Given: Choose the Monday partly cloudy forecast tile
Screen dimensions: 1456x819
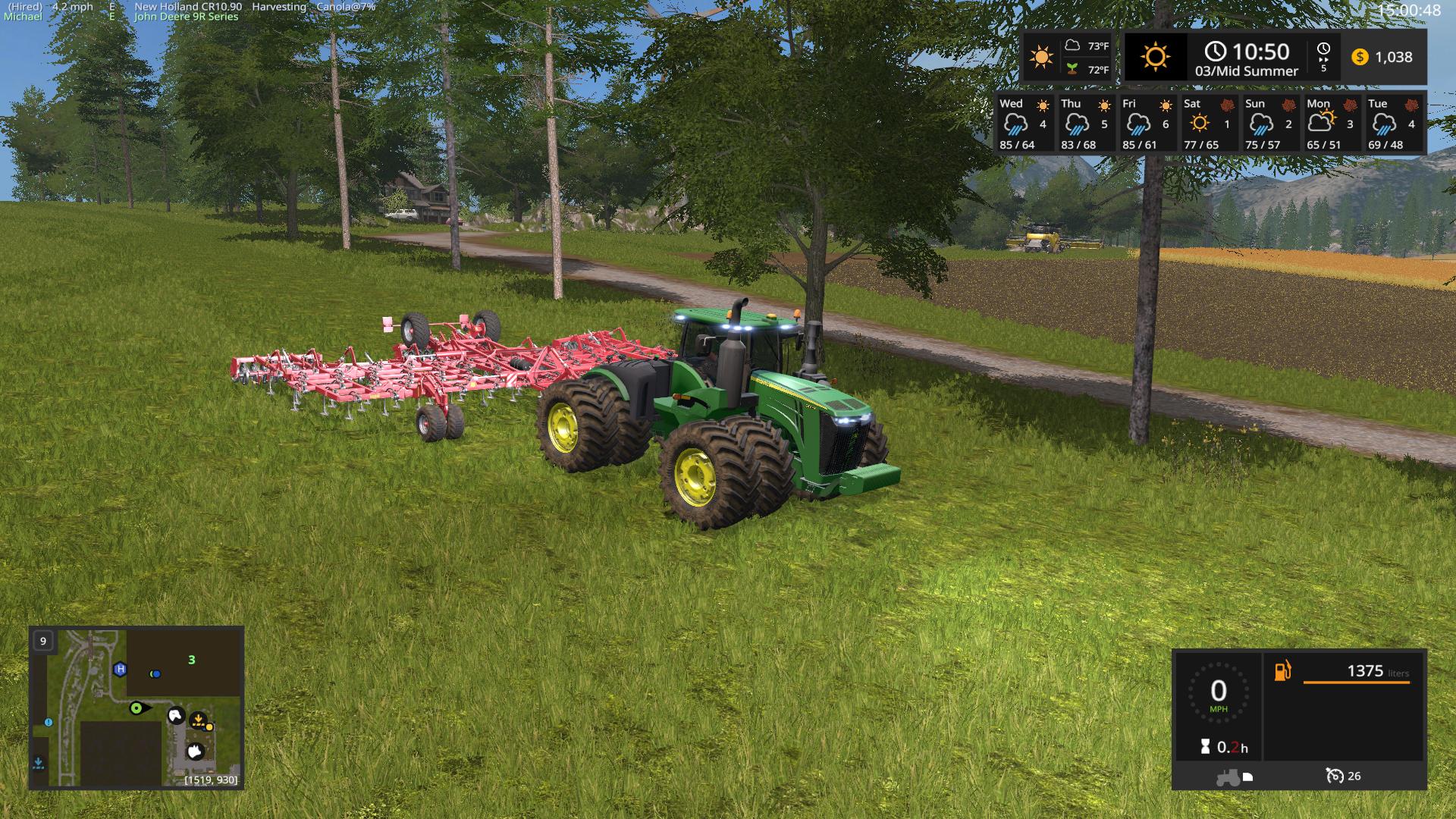Looking at the screenshot, I should [x=1330, y=124].
